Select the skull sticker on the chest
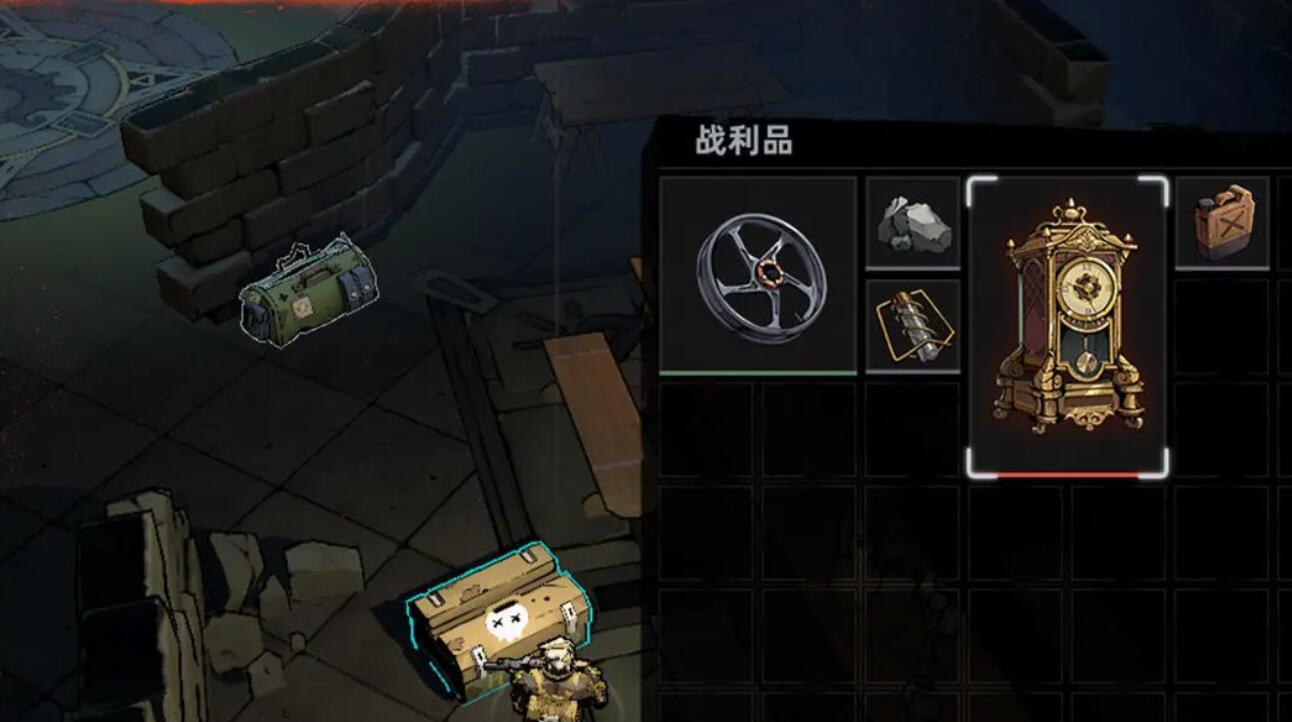Viewport: 1292px width, 722px height. click(x=507, y=620)
